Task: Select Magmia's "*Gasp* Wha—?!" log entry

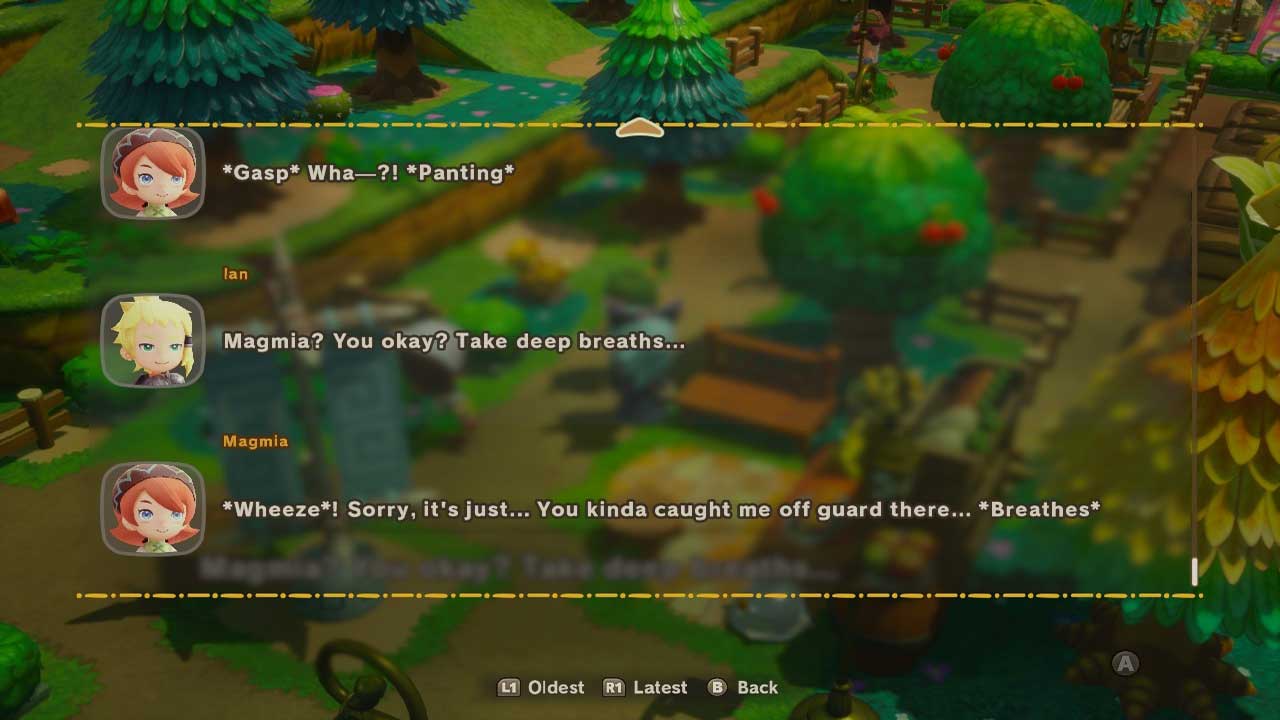Action: pos(368,173)
